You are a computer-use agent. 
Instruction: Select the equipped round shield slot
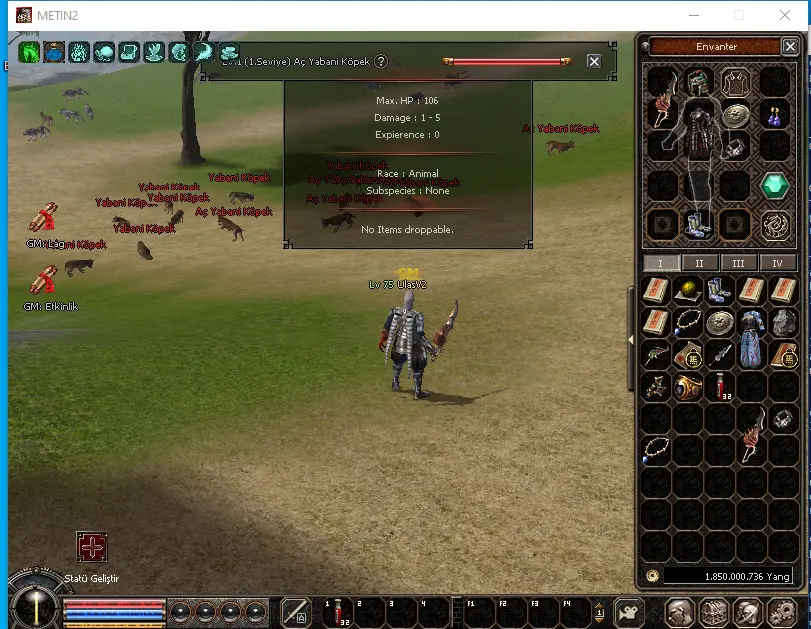pos(736,116)
